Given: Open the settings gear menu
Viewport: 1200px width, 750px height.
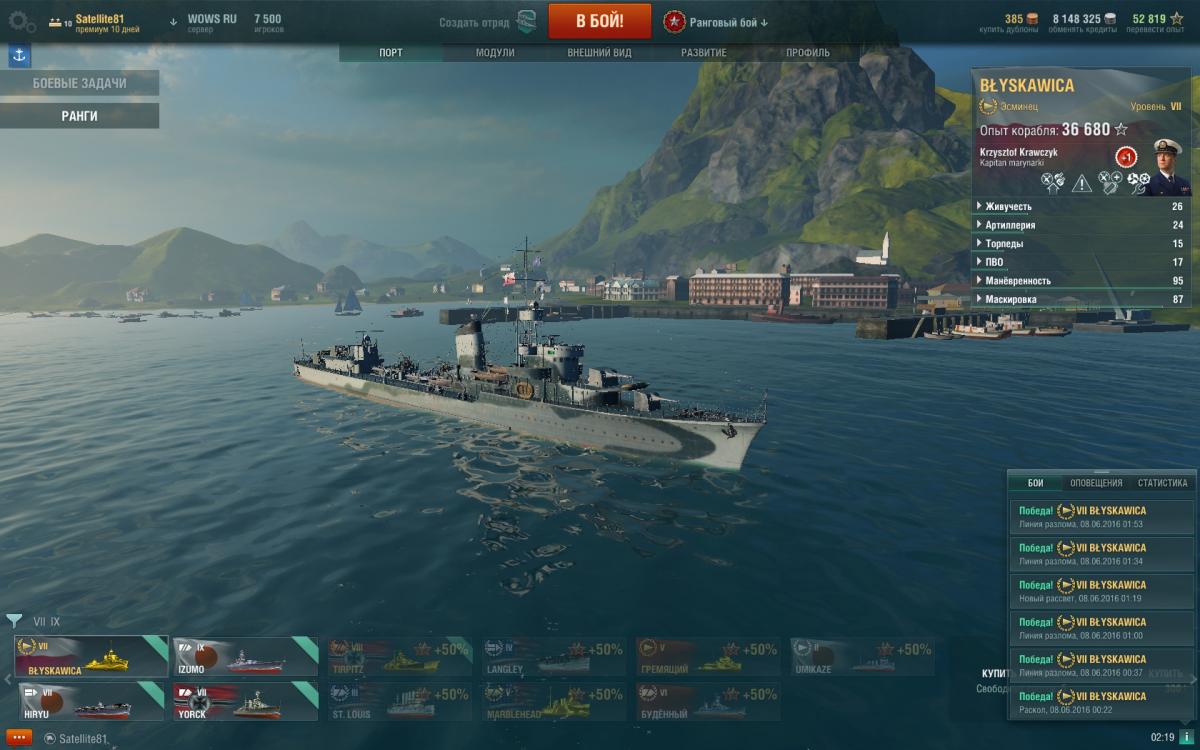Looking at the screenshot, I should pos(22,21).
